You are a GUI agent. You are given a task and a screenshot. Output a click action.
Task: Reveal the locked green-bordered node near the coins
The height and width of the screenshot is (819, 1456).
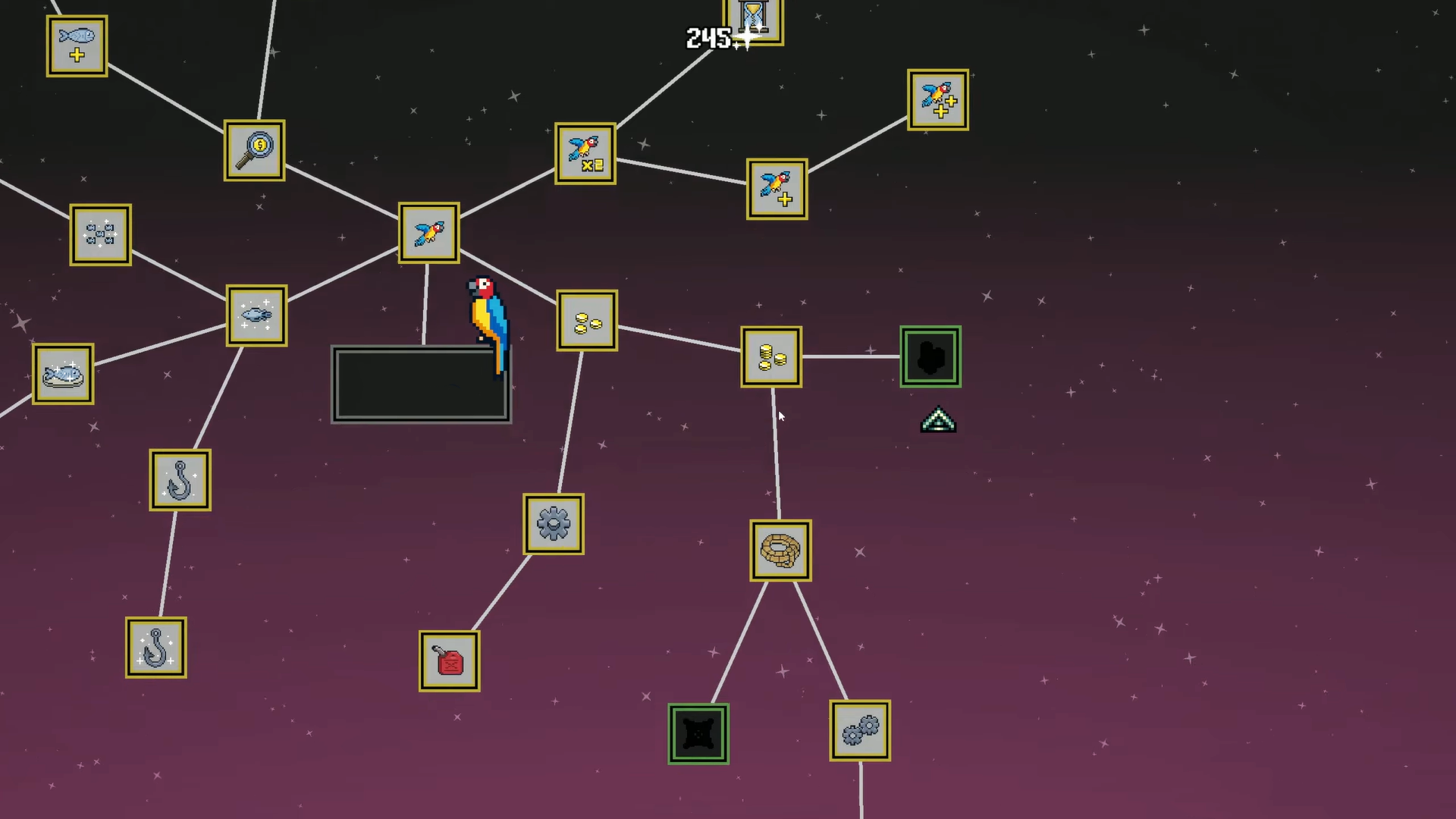click(x=930, y=356)
